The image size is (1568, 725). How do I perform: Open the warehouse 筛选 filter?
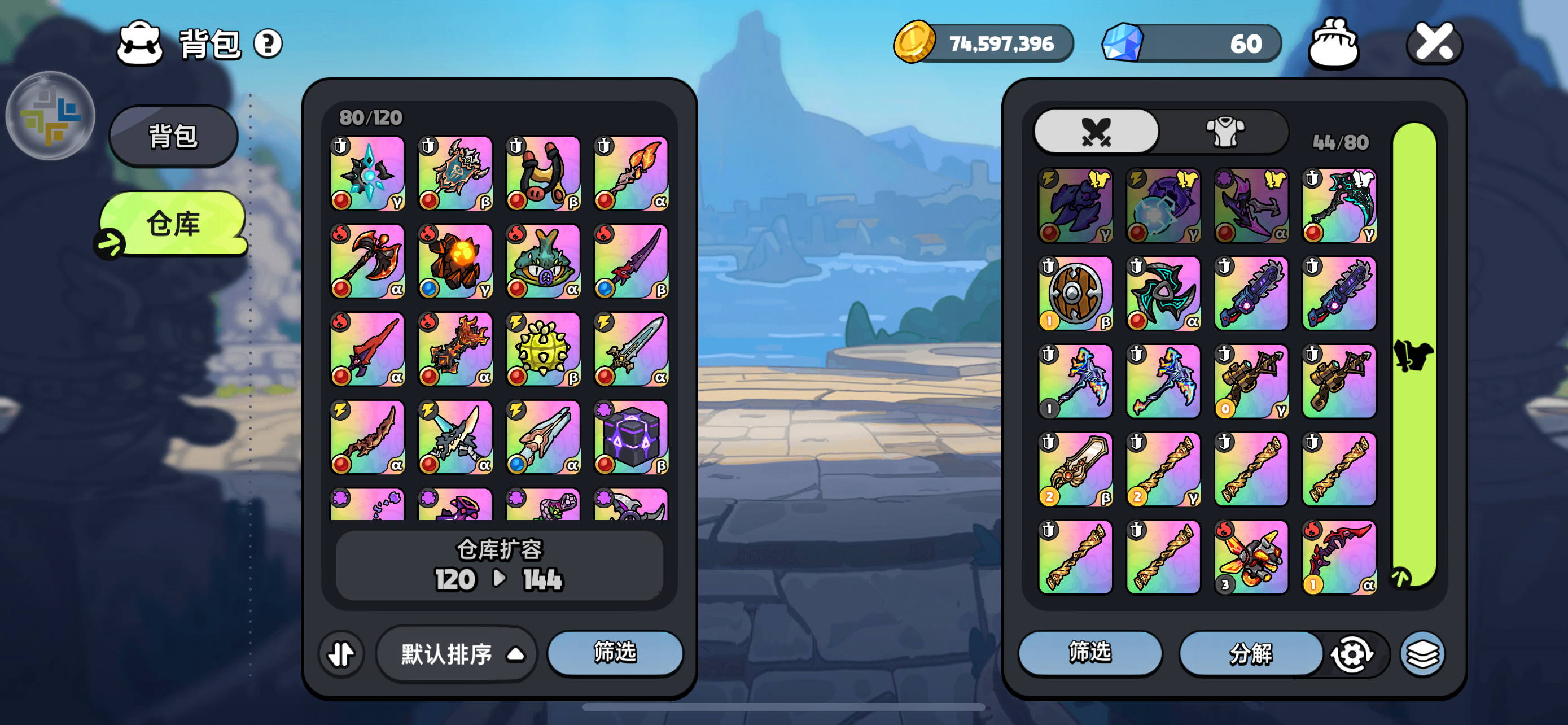[x=615, y=653]
